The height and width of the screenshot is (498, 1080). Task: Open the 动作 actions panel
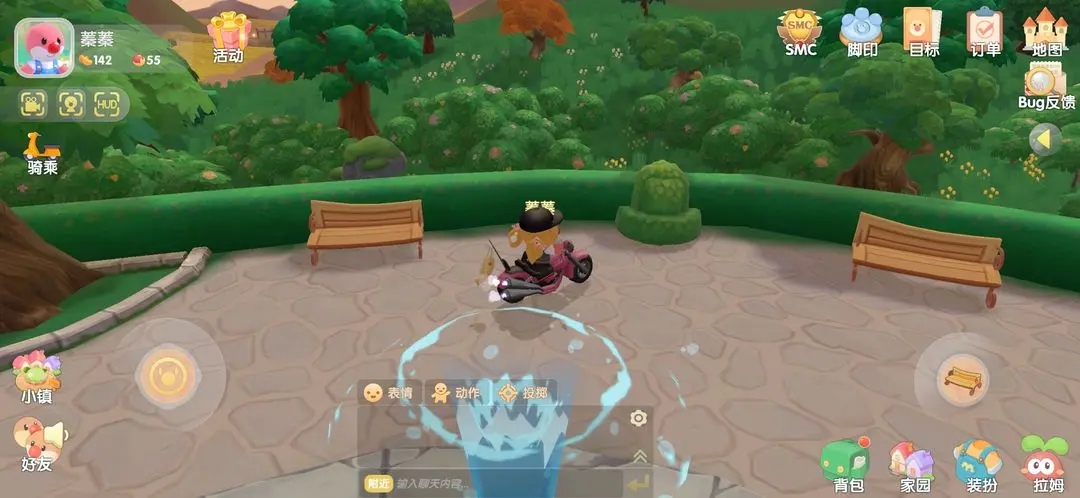[x=455, y=393]
